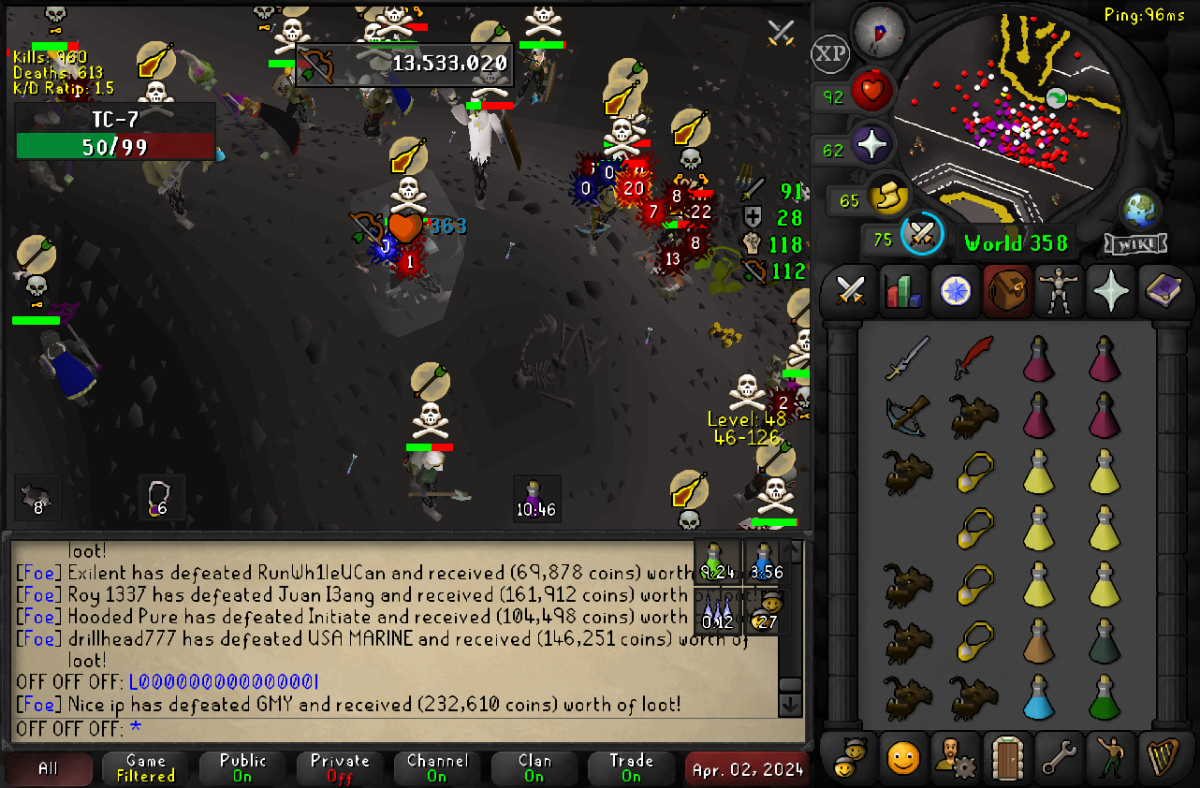Click the Wiki lookup button
This screenshot has height=788, width=1200.
(x=1135, y=245)
